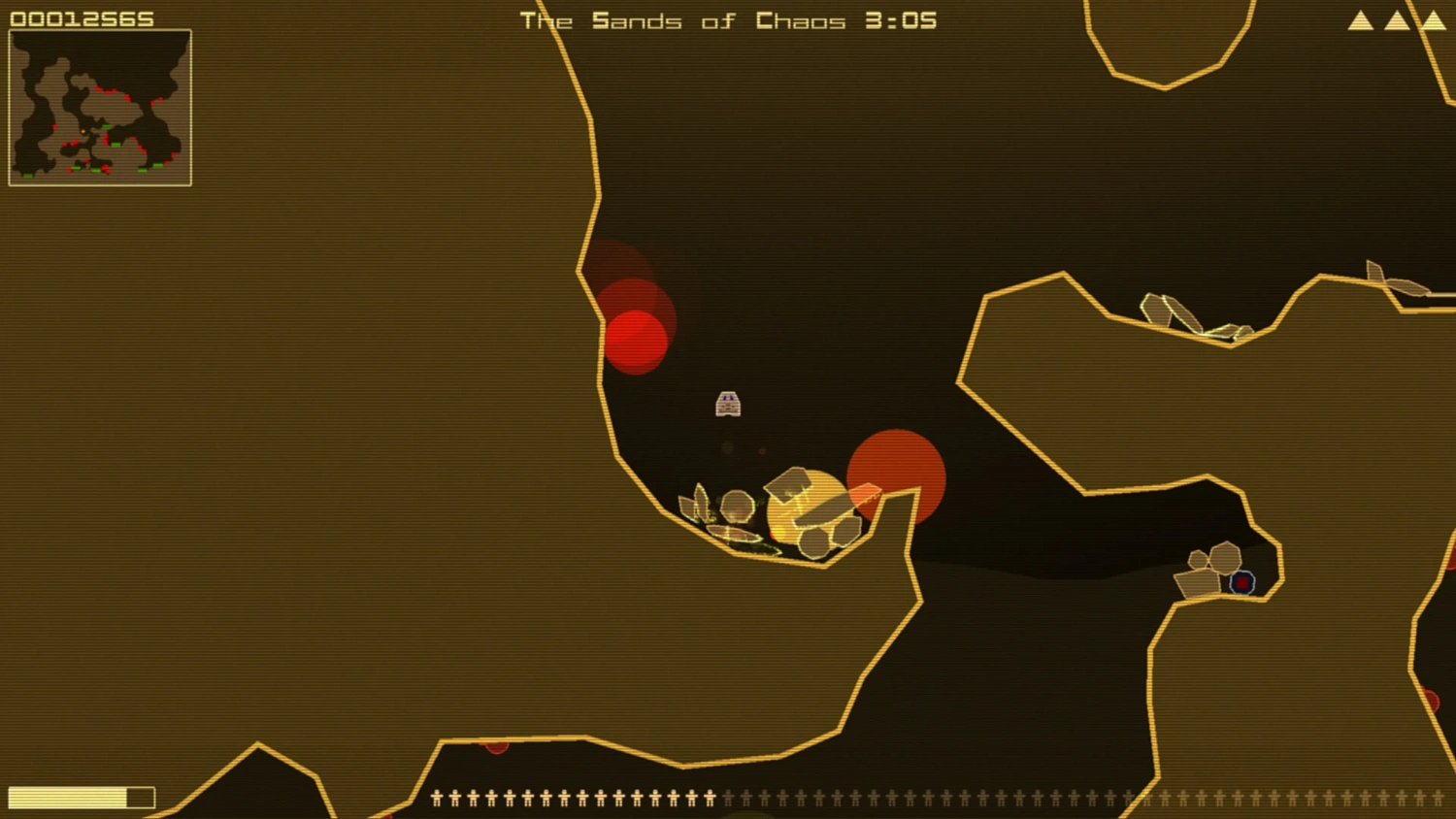Select the first triangle indicator top right
This screenshot has width=1456, height=819.
click(1359, 19)
